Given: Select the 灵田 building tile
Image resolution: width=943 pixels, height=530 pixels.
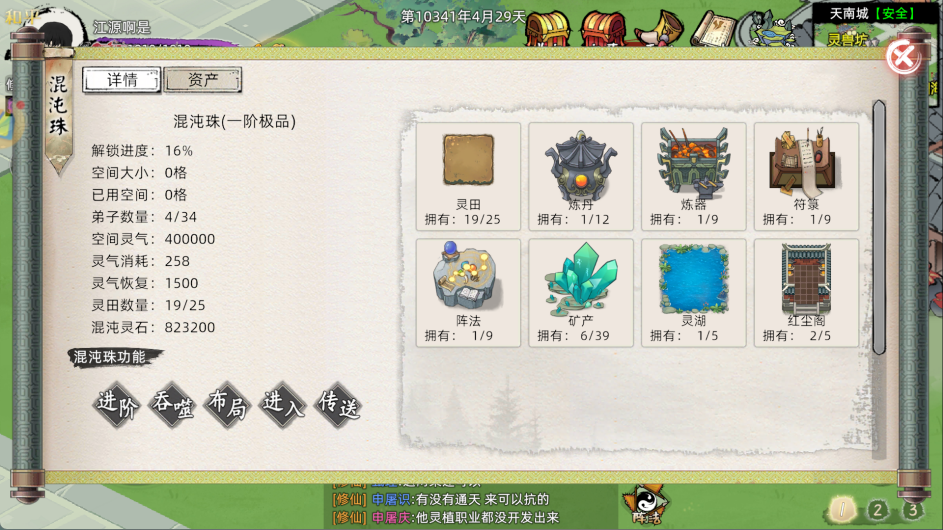Looking at the screenshot, I should (468, 175).
